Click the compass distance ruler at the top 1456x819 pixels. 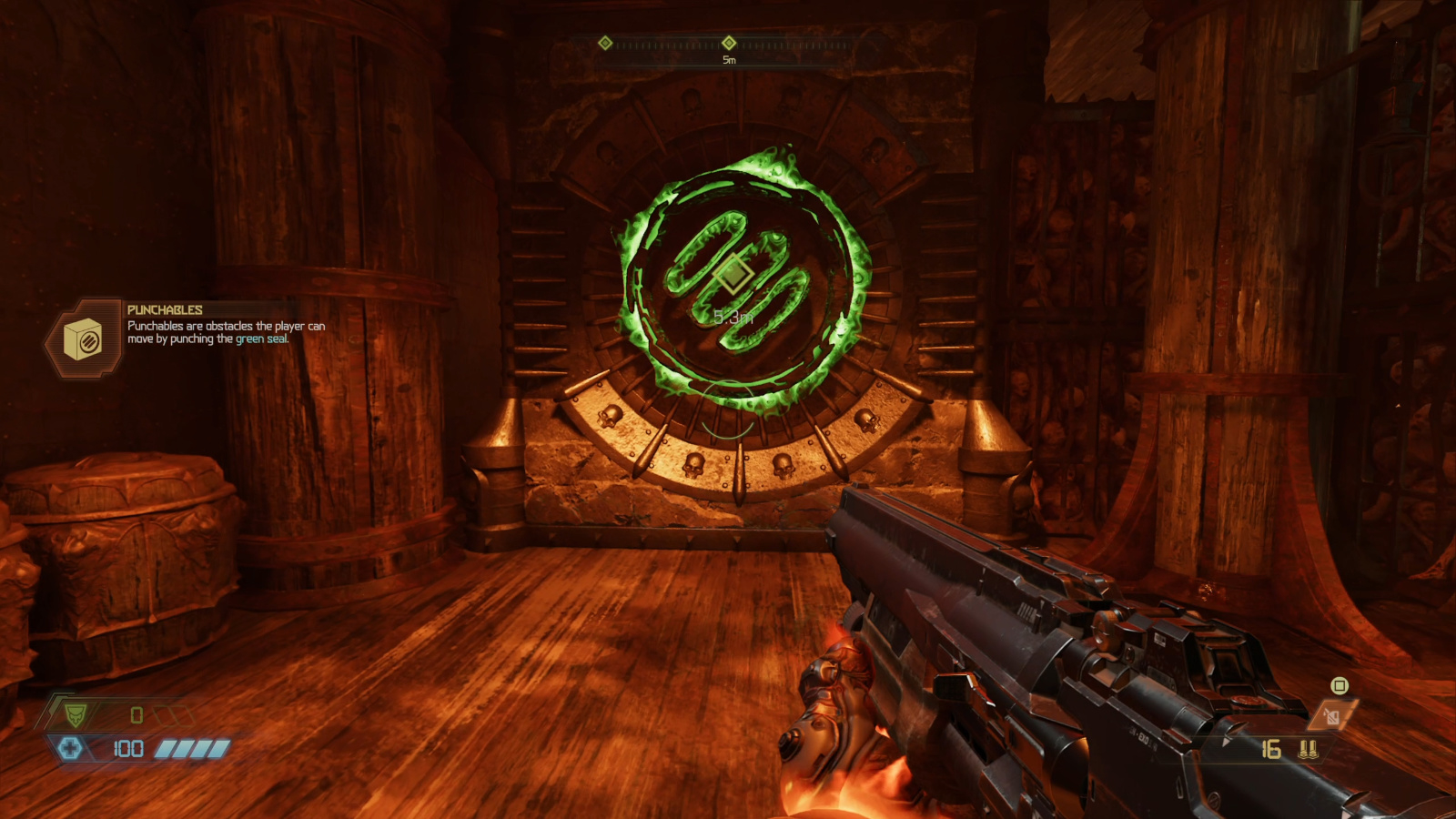pos(728,45)
